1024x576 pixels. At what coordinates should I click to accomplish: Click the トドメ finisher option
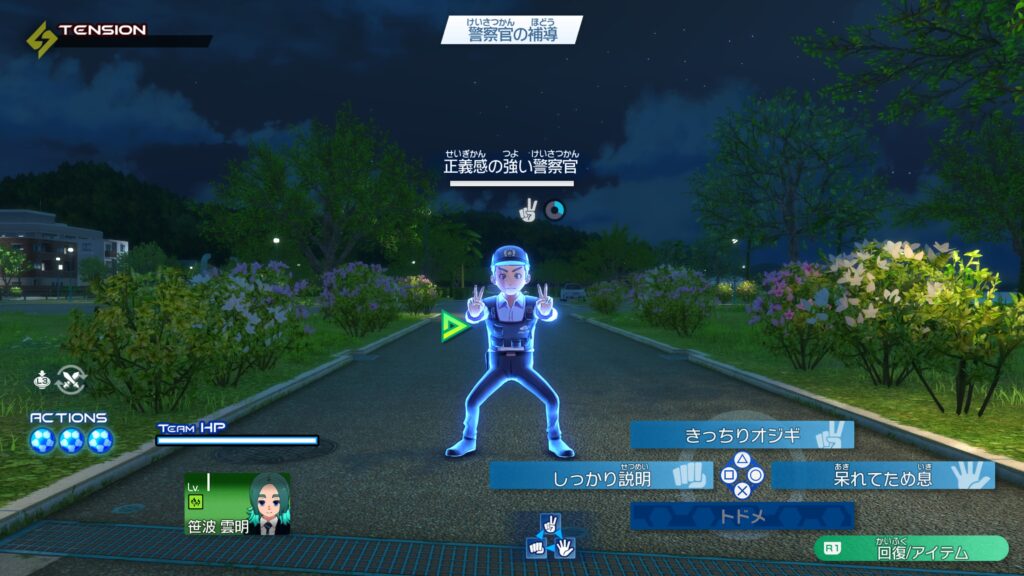pyautogui.click(x=742, y=516)
